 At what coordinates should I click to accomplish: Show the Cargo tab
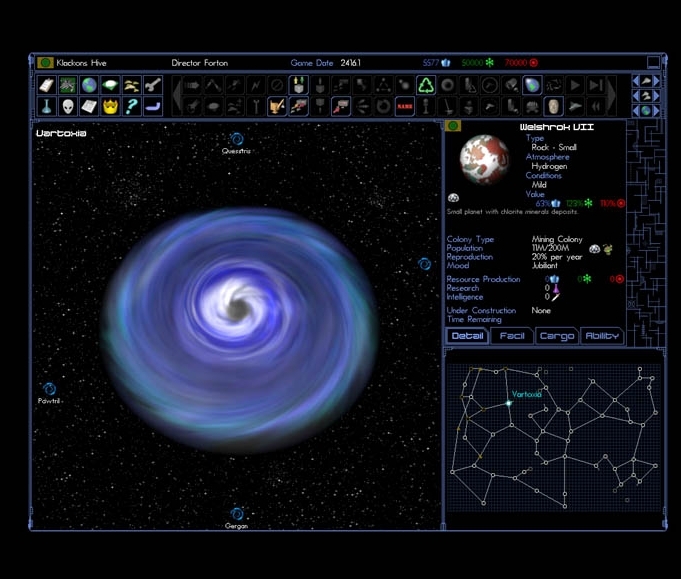tap(557, 336)
